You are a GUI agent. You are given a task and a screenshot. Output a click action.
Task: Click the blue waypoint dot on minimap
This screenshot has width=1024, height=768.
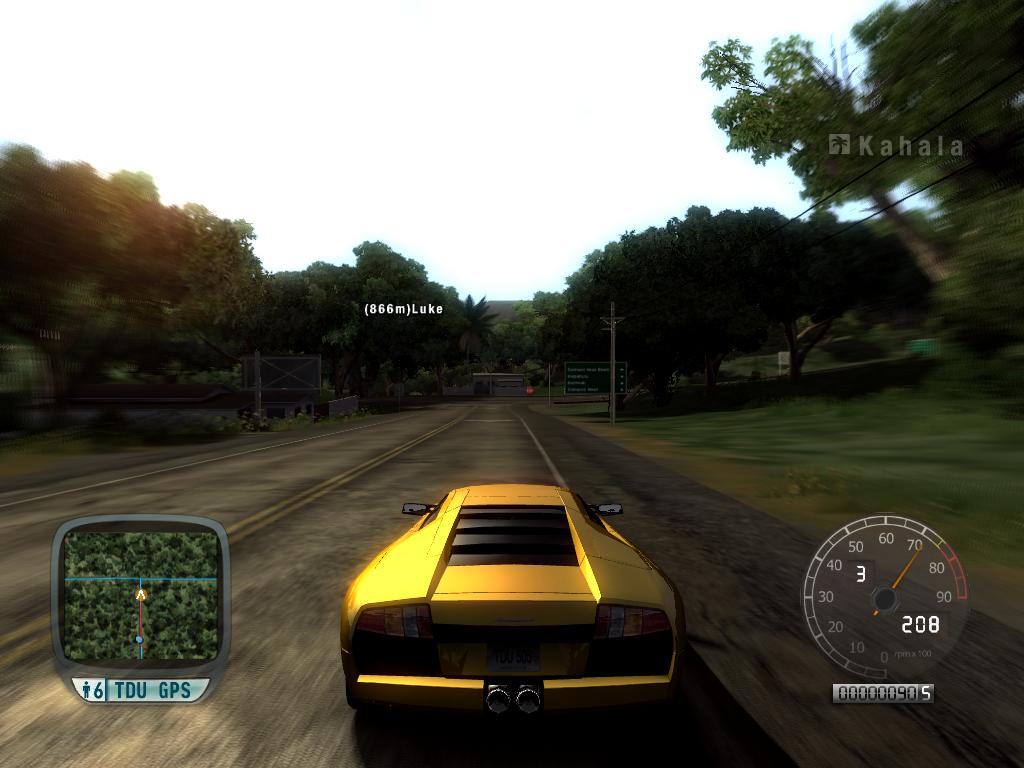(140, 639)
